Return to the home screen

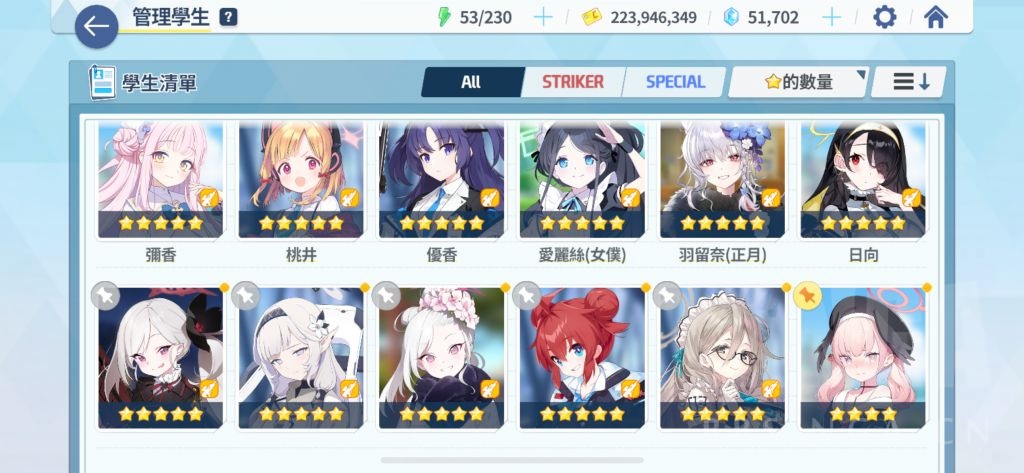tap(936, 17)
